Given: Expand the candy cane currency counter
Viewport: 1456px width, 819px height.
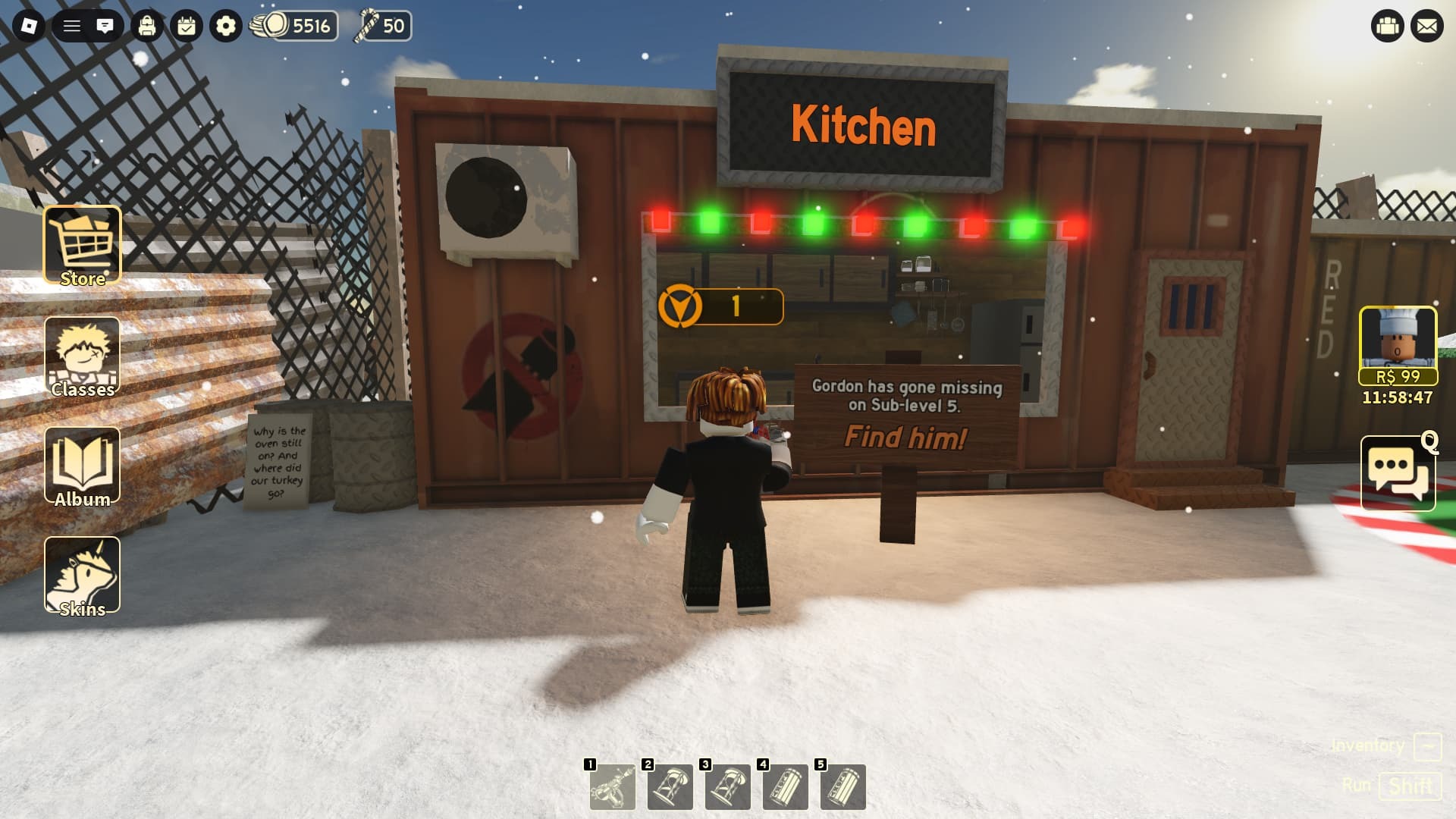Looking at the screenshot, I should pyautogui.click(x=384, y=27).
